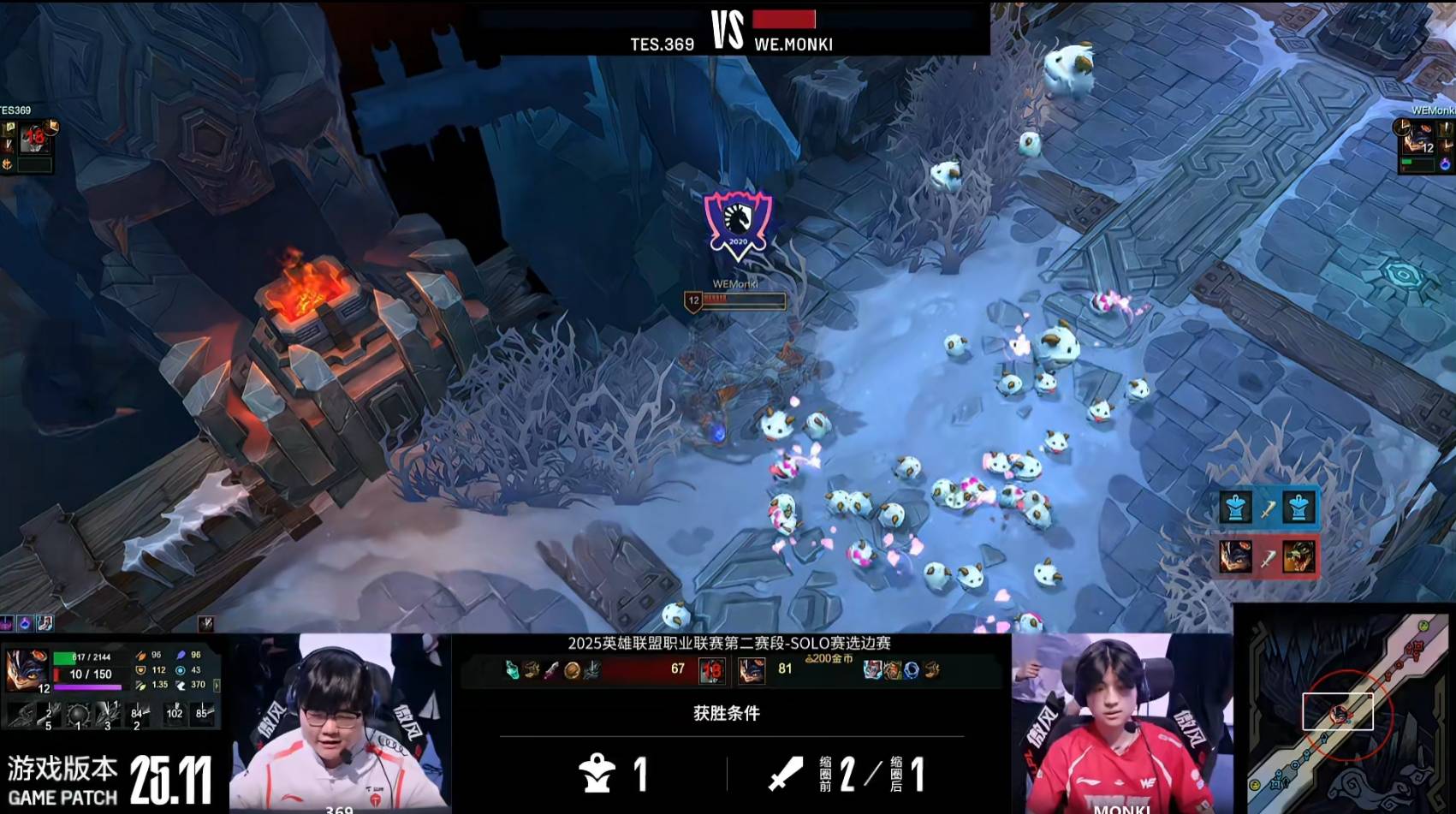Click the teal potion item in scoreboard
This screenshot has height=814, width=1456.
[x=512, y=670]
